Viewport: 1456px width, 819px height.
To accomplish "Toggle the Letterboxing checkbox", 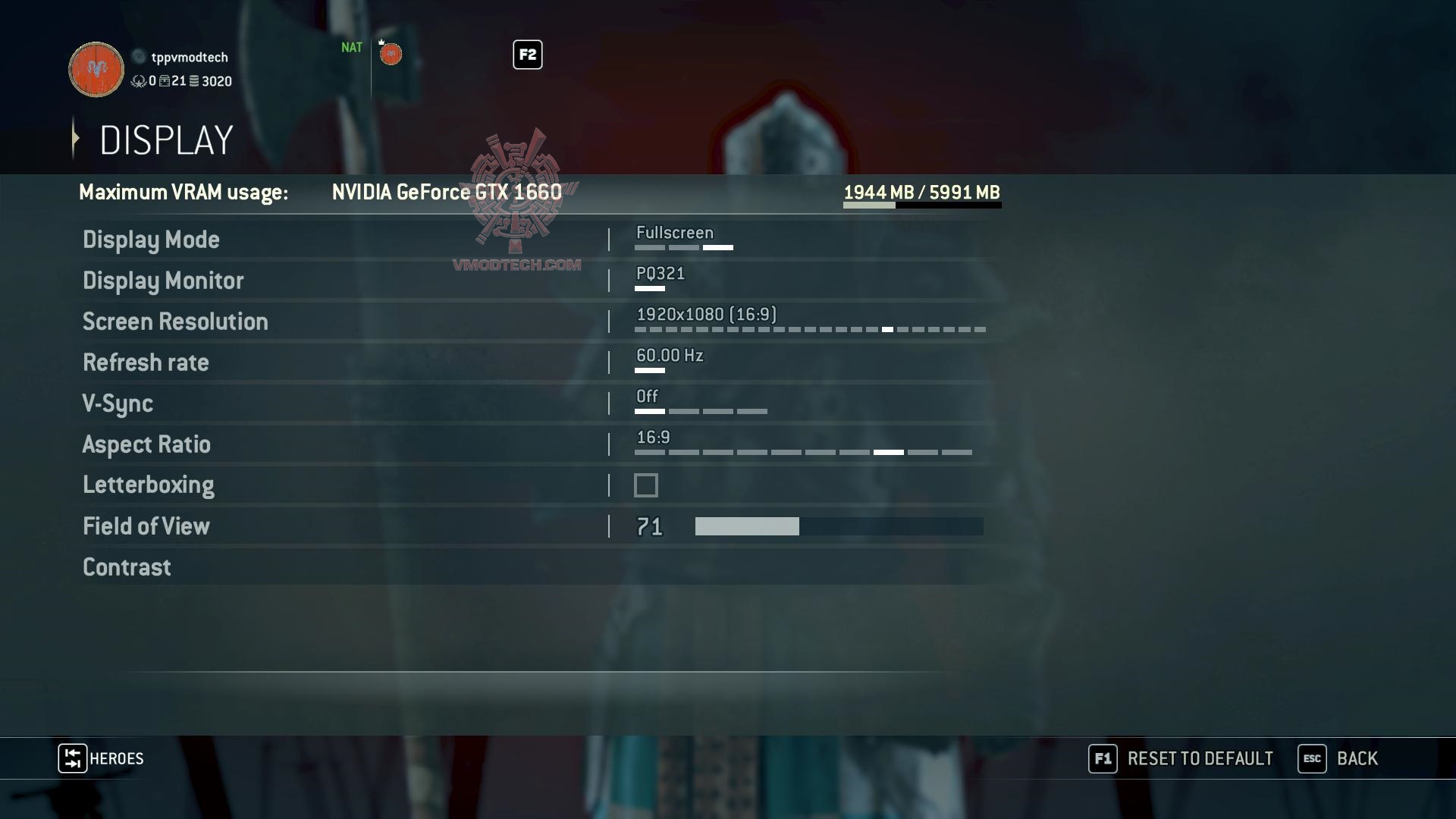I will pos(646,485).
